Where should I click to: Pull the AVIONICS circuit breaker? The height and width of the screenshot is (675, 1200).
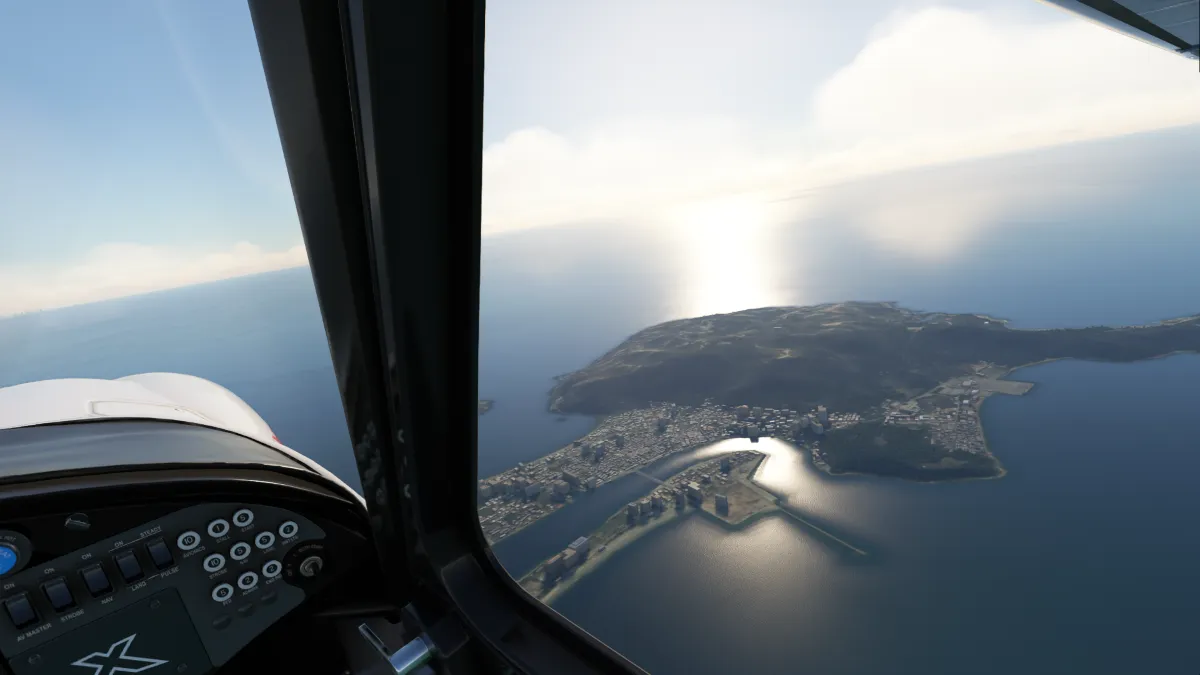(188, 541)
